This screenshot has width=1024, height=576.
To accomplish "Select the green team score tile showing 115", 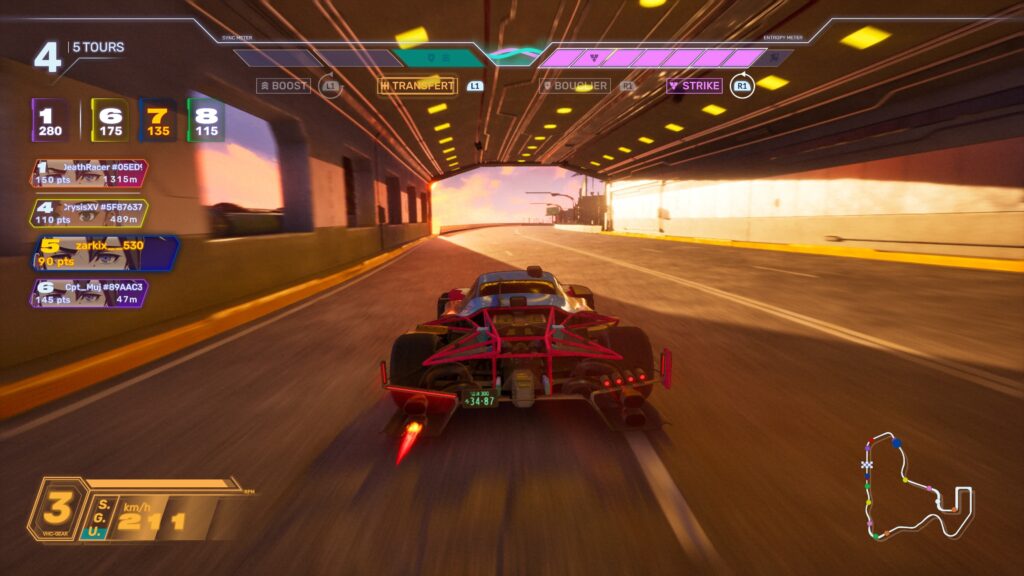I will tap(206, 120).
